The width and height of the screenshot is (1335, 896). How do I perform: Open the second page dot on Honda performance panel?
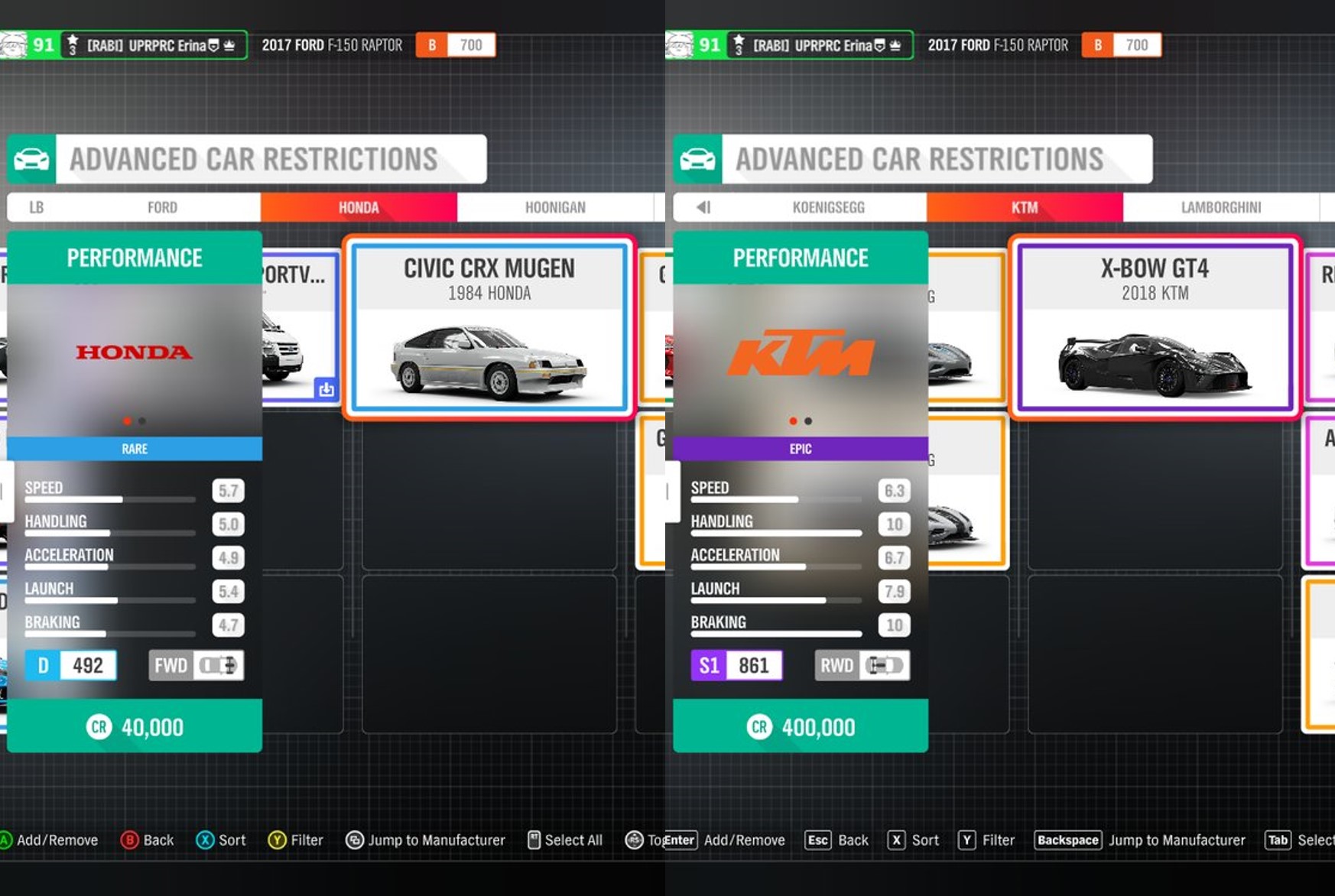[141, 420]
